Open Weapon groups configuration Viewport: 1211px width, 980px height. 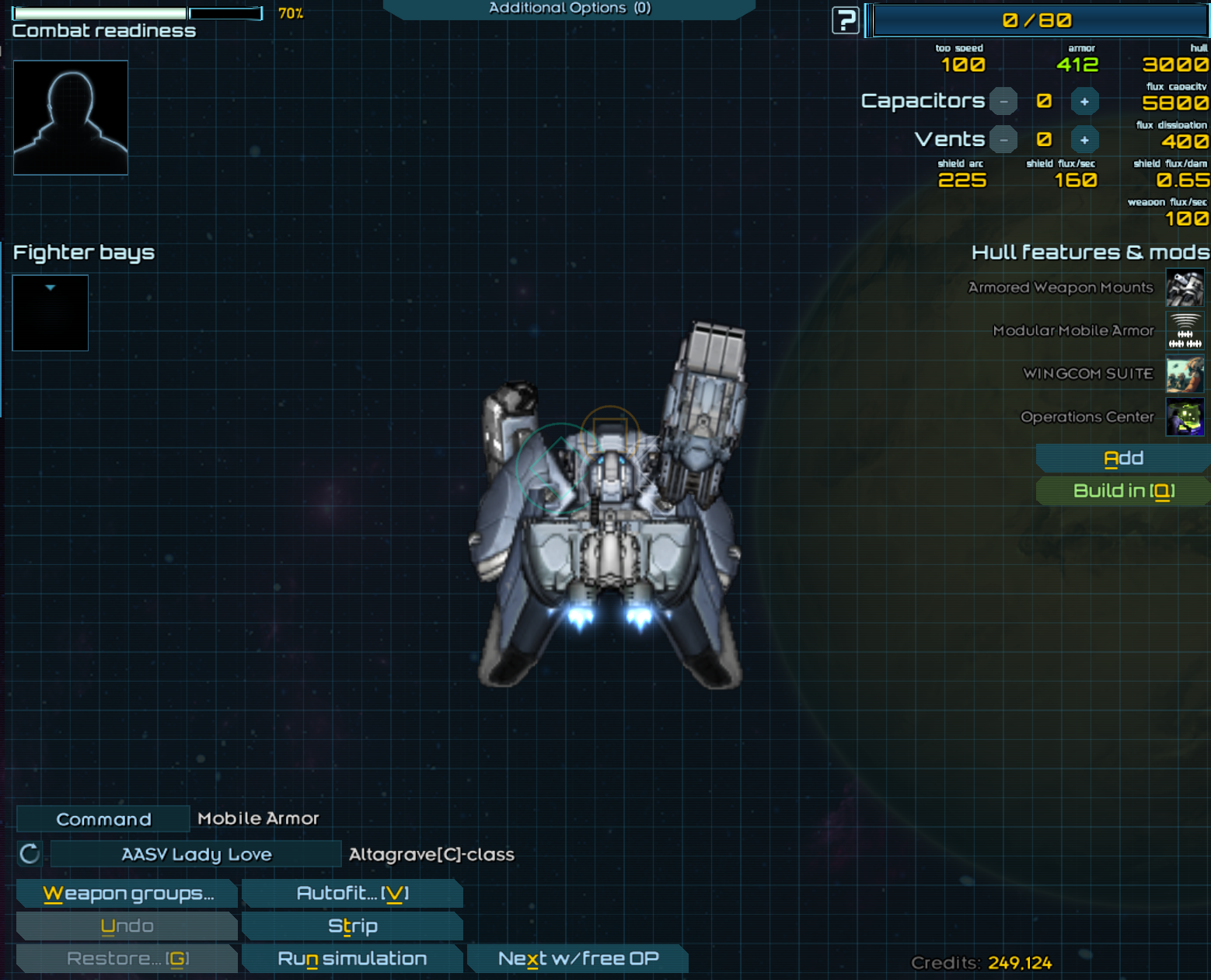(x=127, y=894)
